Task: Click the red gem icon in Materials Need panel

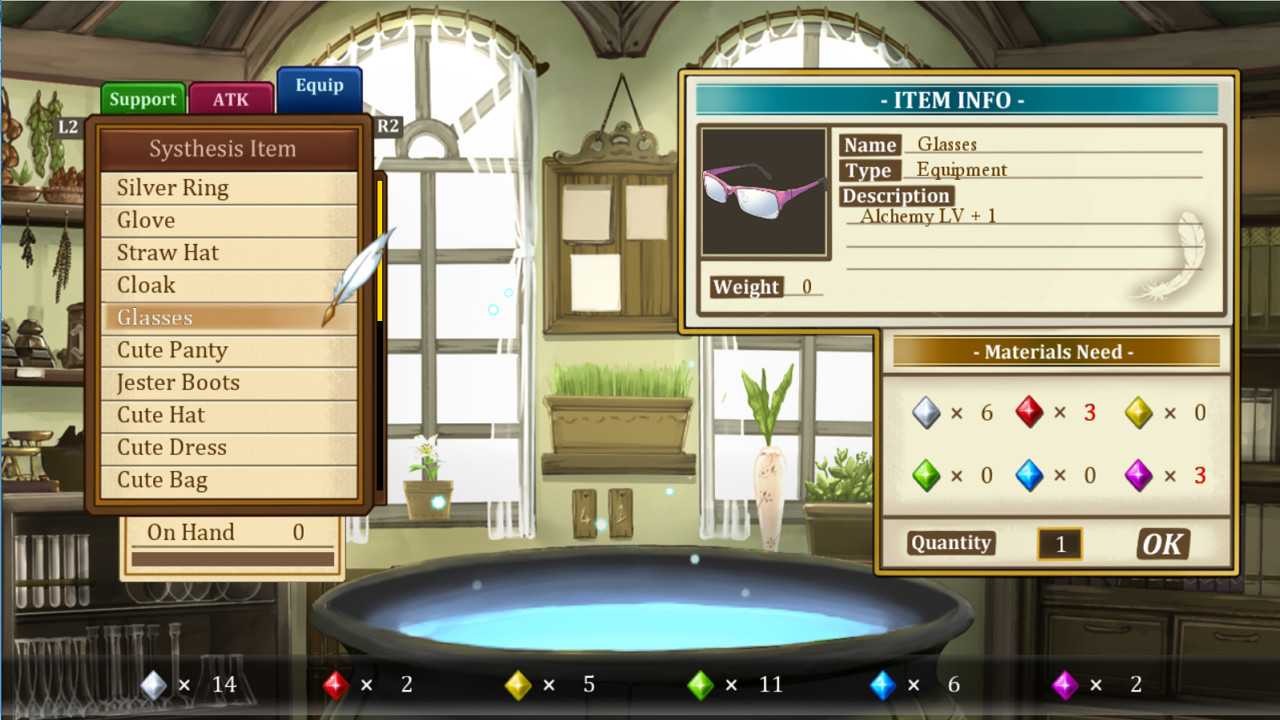Action: [x=1031, y=412]
